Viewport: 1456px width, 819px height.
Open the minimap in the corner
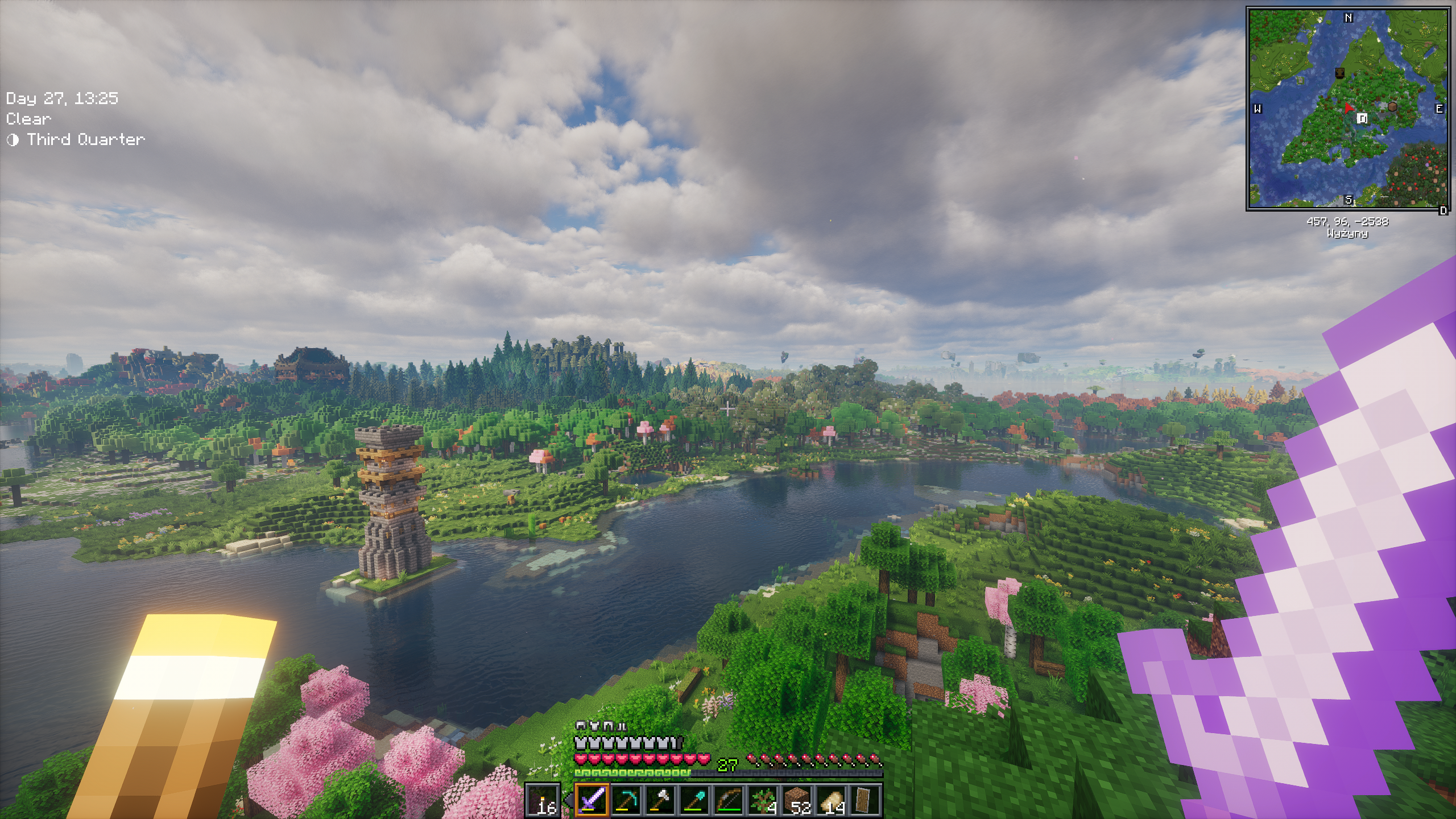click(x=1347, y=108)
